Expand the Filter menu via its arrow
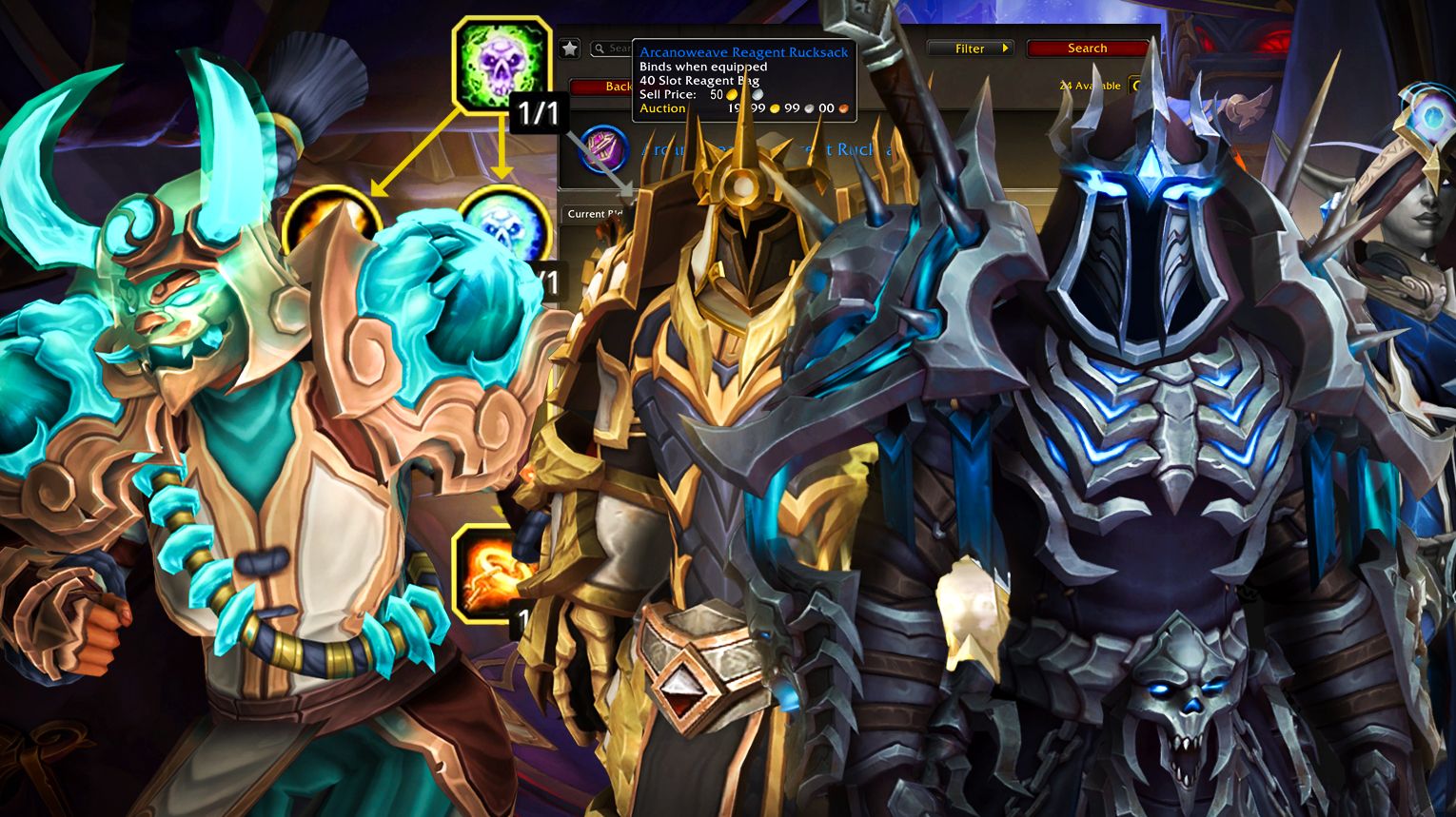Viewport: 1456px width, 817px height. [1004, 49]
